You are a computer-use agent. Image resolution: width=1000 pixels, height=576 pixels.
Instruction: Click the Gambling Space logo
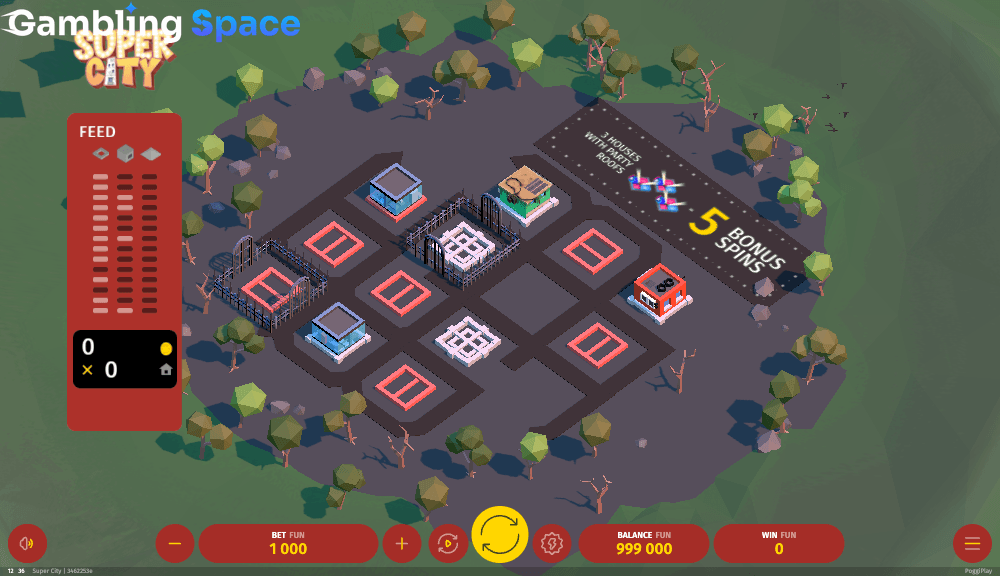coord(153,24)
